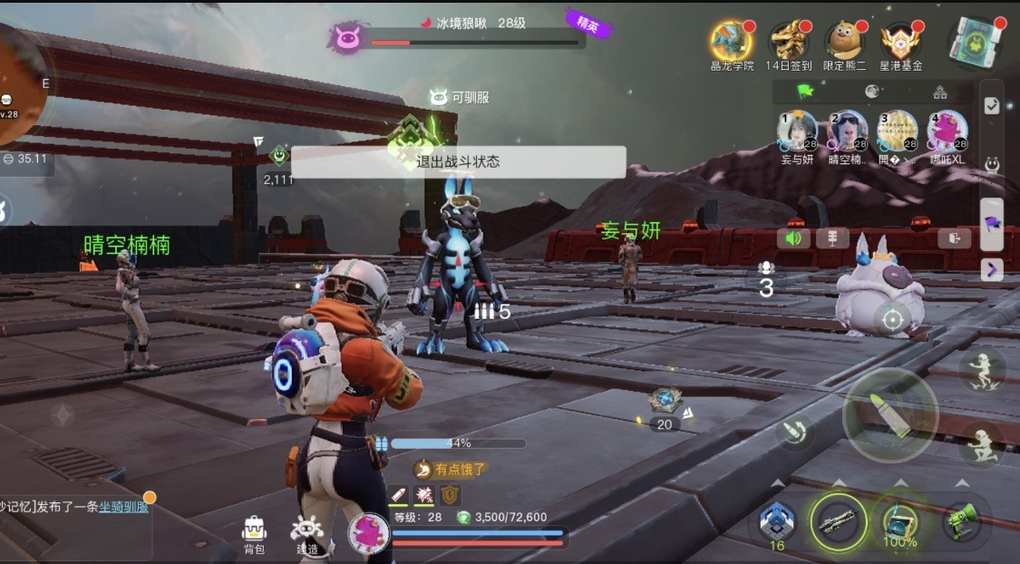Open the 背包 backpack
This screenshot has height=564, width=1020.
254,535
